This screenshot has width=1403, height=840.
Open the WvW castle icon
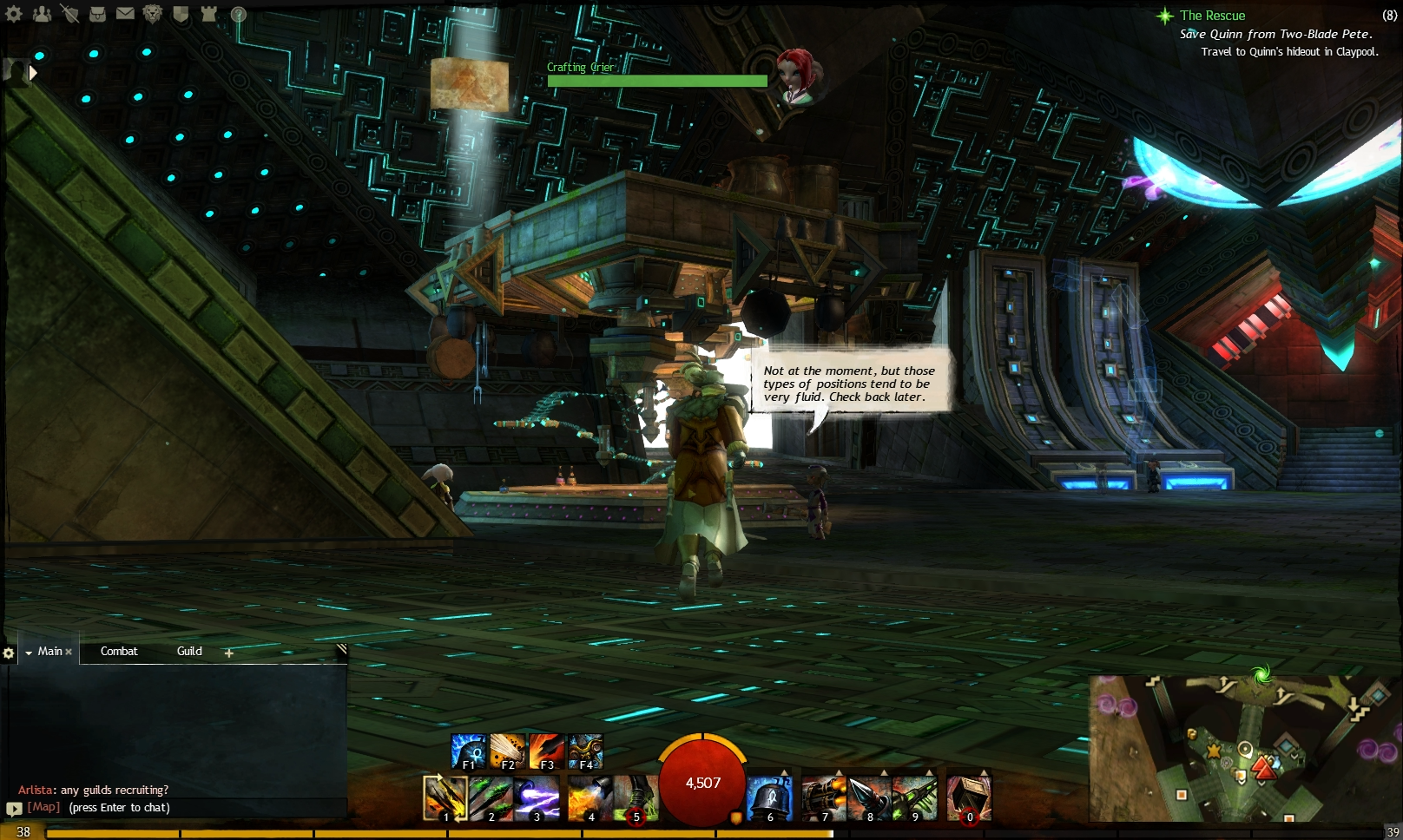208,14
